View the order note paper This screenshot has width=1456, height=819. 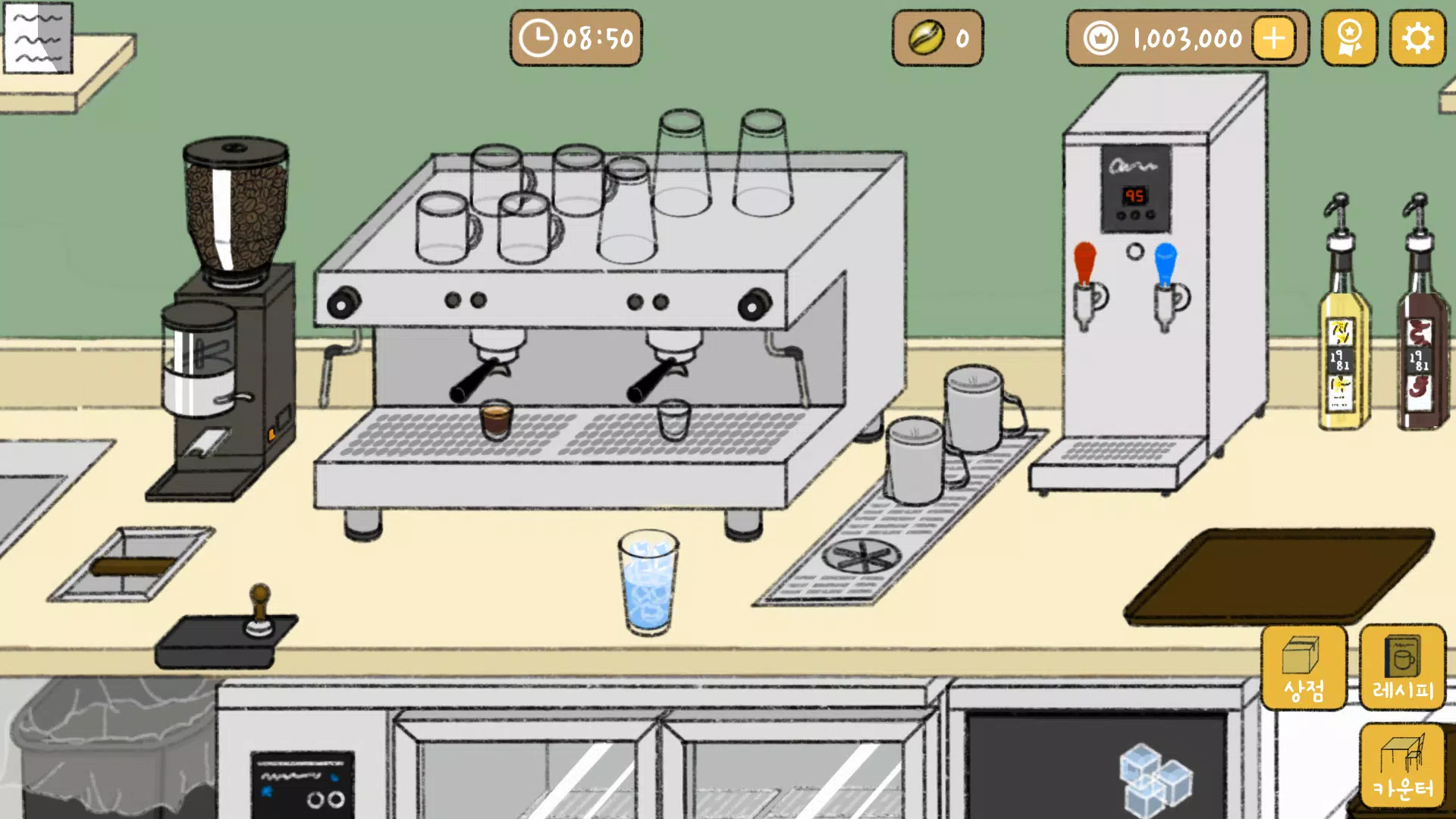pyautogui.click(x=38, y=38)
